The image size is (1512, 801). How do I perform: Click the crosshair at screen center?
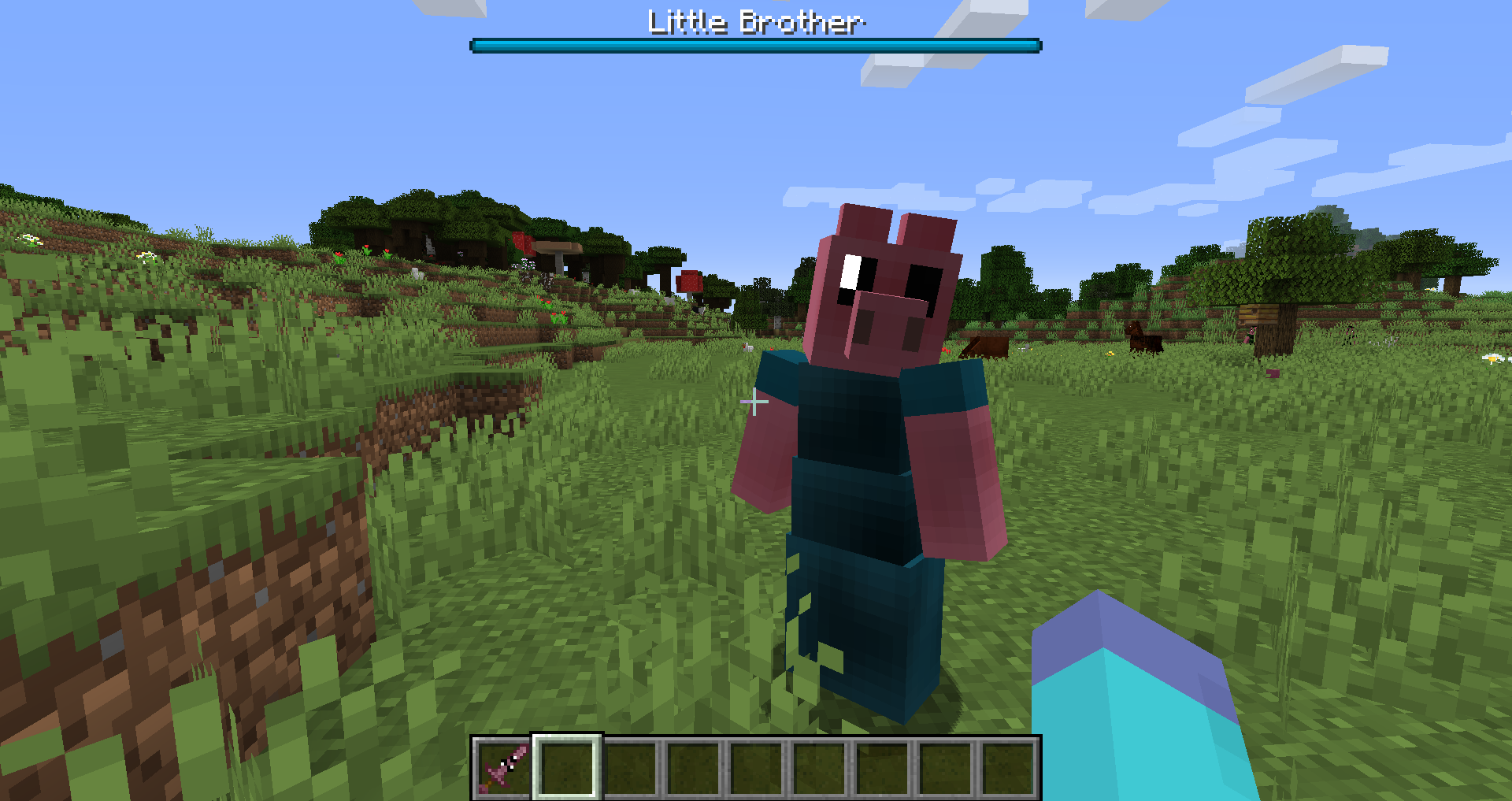click(754, 402)
